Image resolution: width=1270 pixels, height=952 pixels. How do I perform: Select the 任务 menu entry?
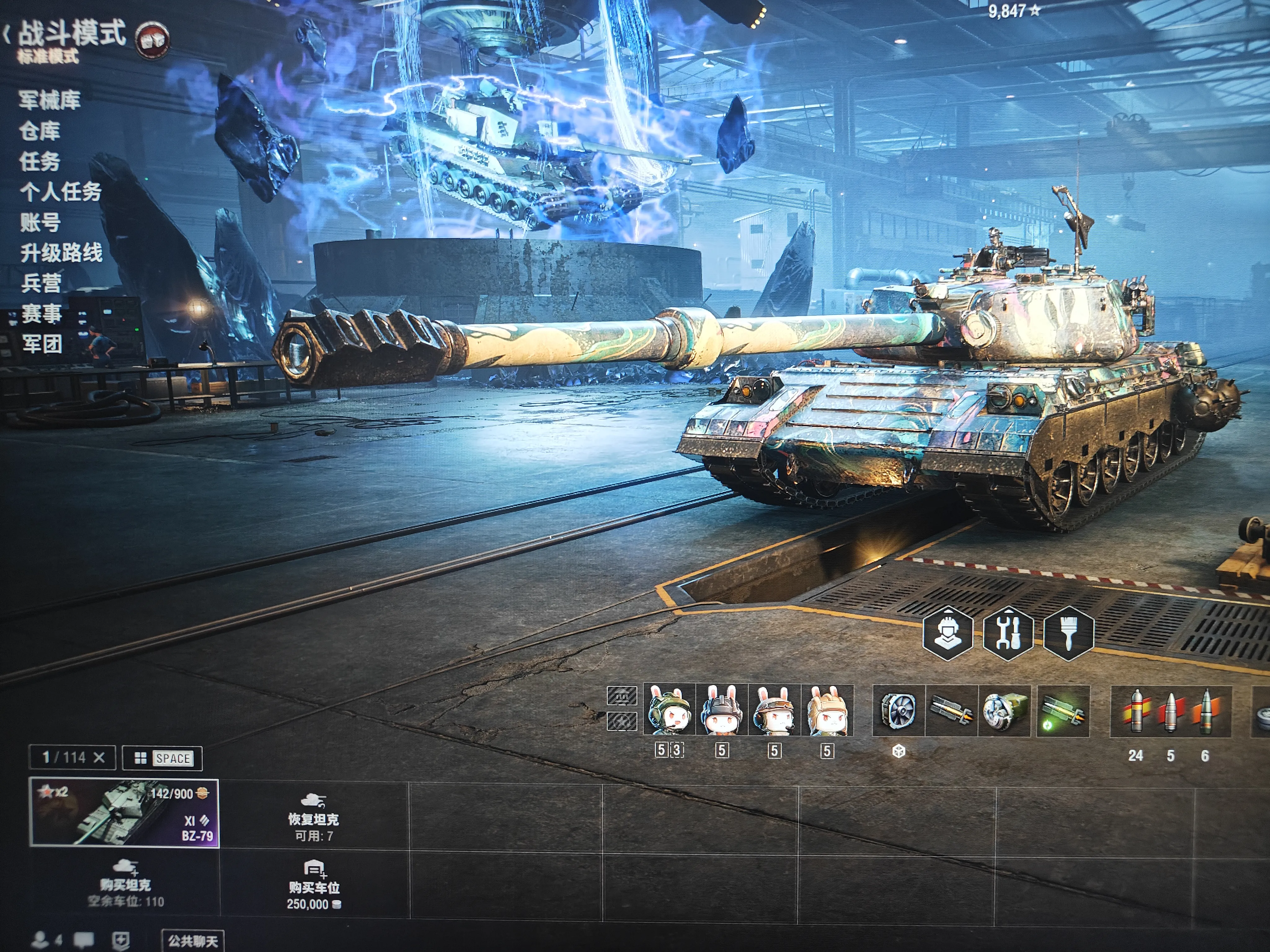(x=40, y=162)
